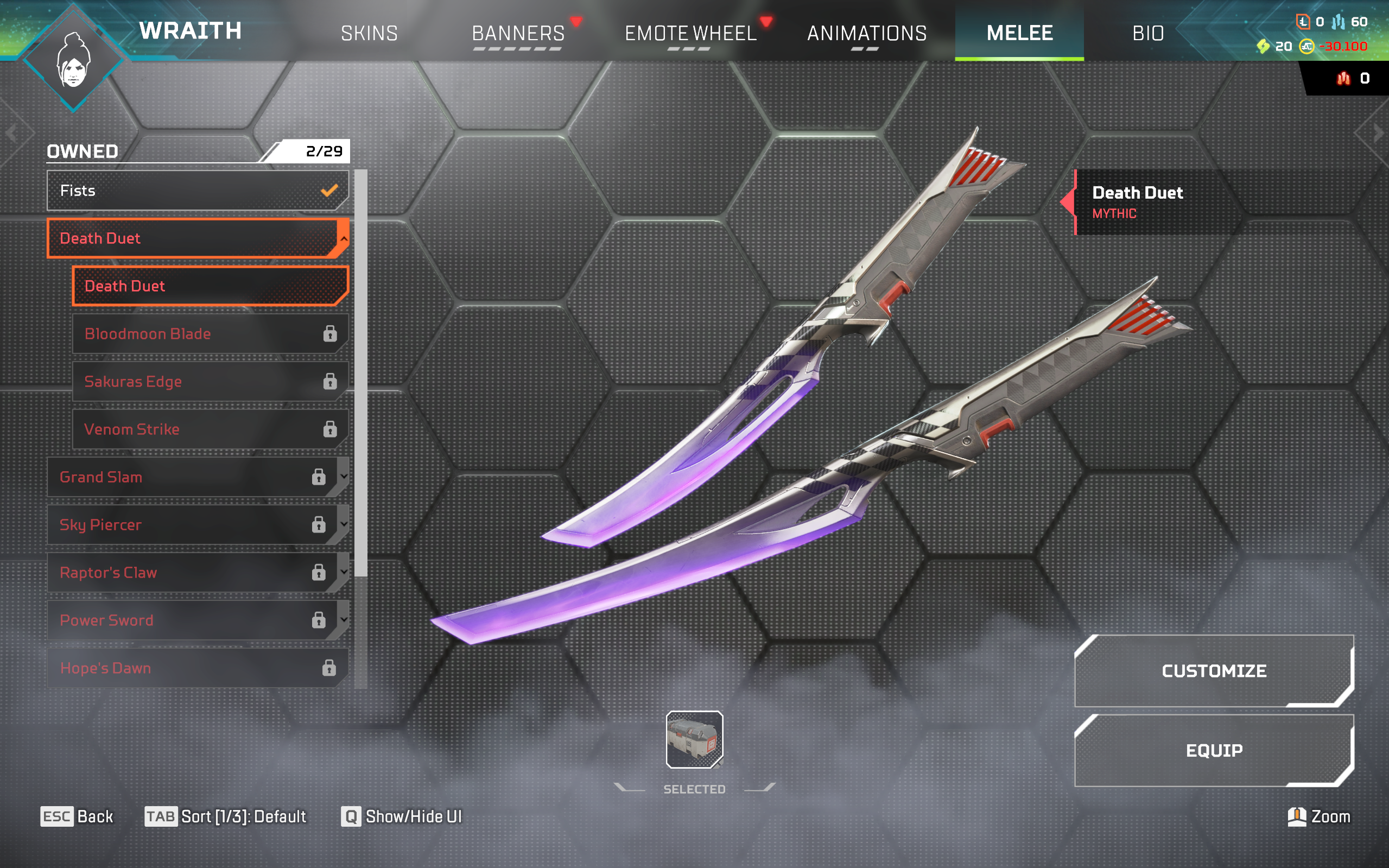The width and height of the screenshot is (1389, 868).
Task: Open the Sky Piercer melee entry
Action: [197, 524]
